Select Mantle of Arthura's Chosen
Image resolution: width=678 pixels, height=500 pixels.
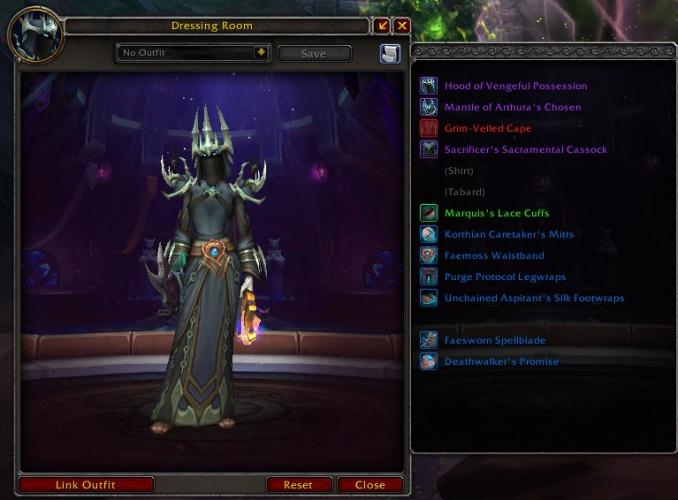click(512, 107)
